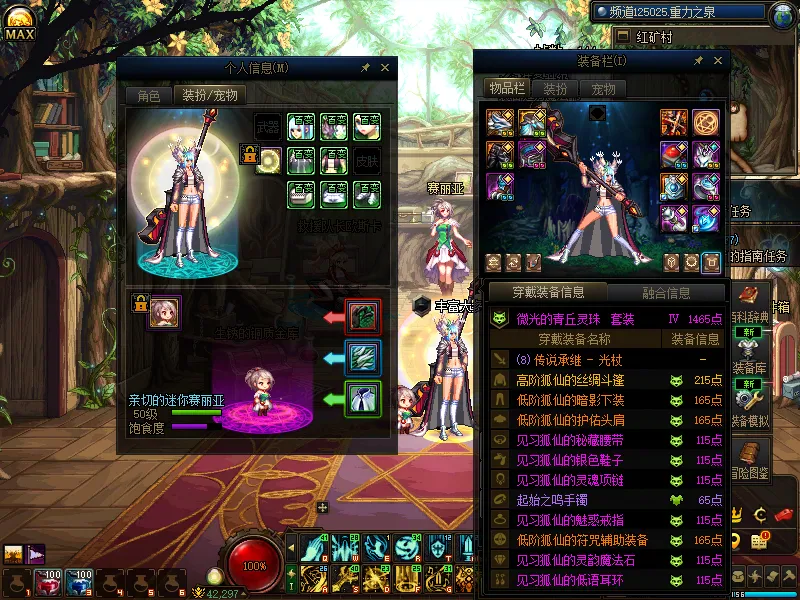Image resolution: width=800 pixels, height=600 pixels.
Task: Use the red HP potion in quickslot 1
Action: pos(47,583)
